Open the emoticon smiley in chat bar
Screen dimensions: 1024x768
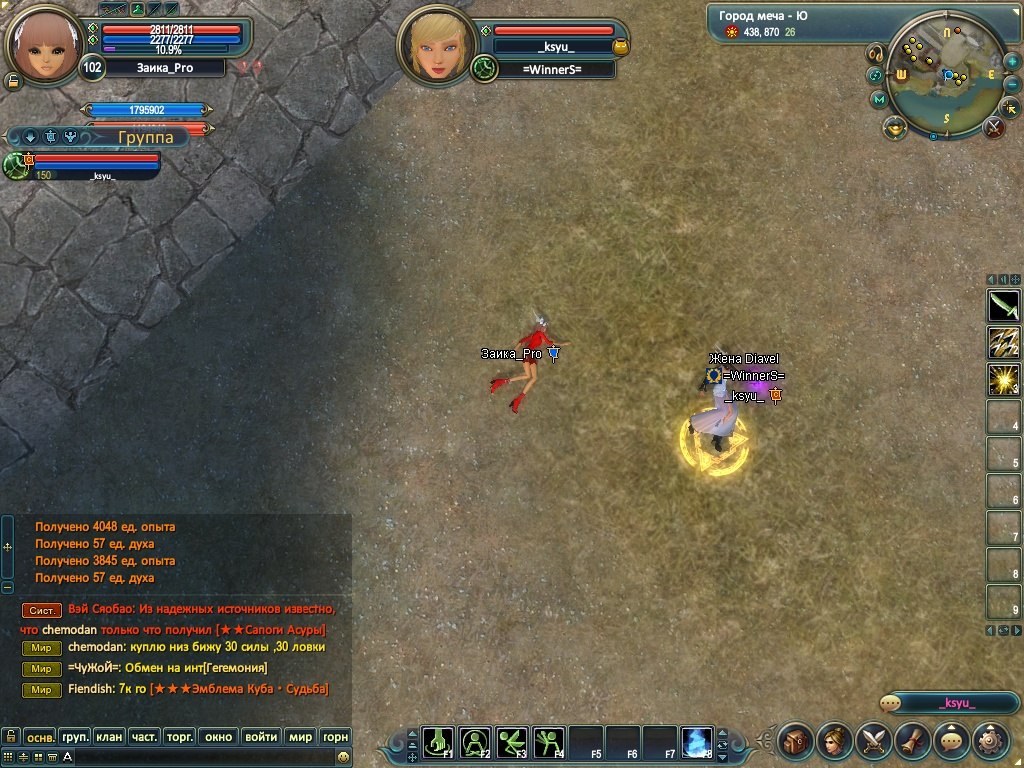[x=343, y=758]
